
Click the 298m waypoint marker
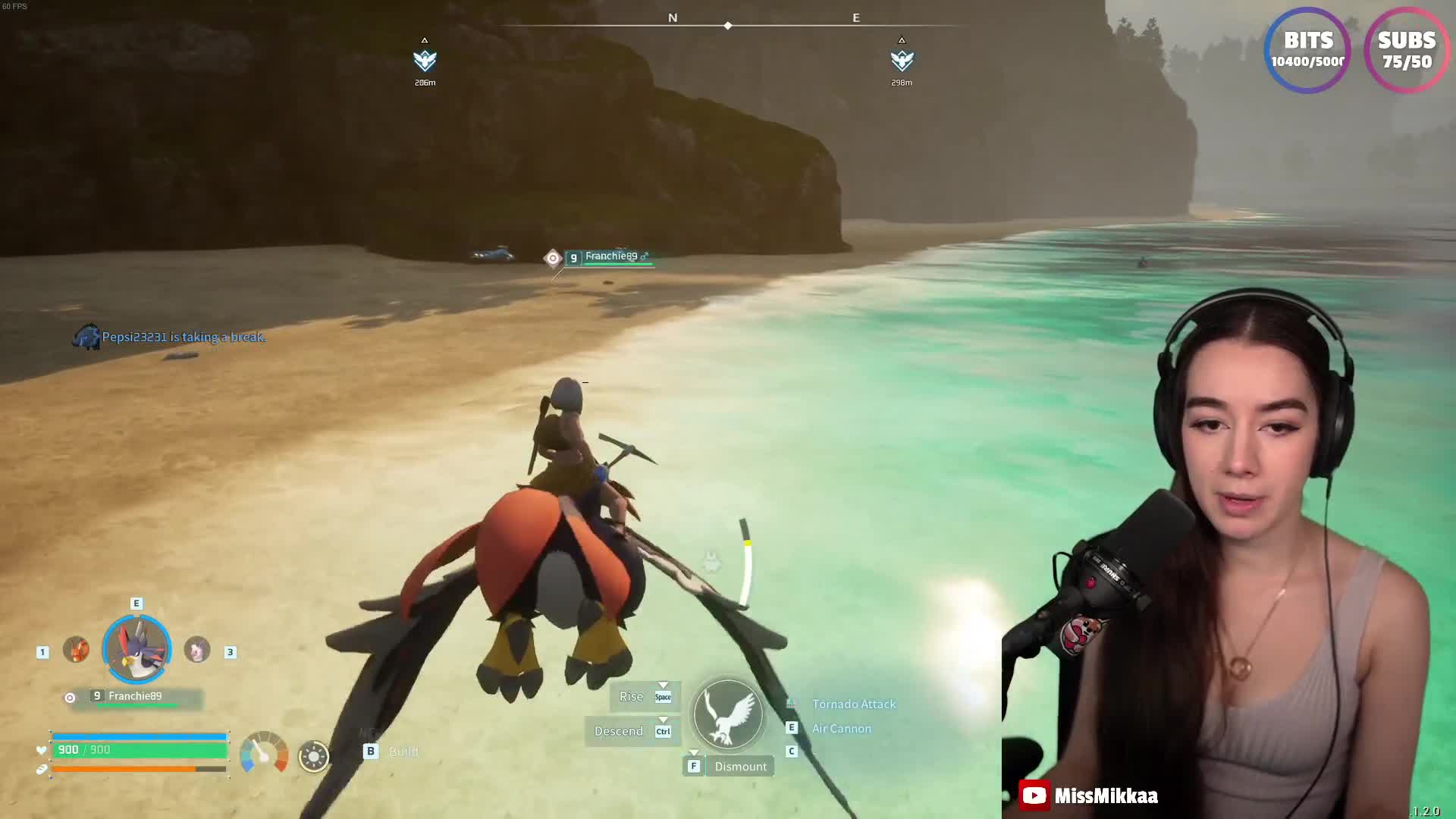coord(902,61)
